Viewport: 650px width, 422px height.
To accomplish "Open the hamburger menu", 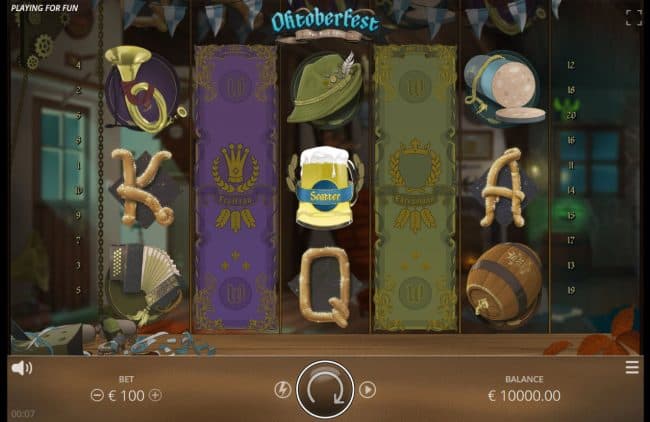I will (x=632, y=367).
